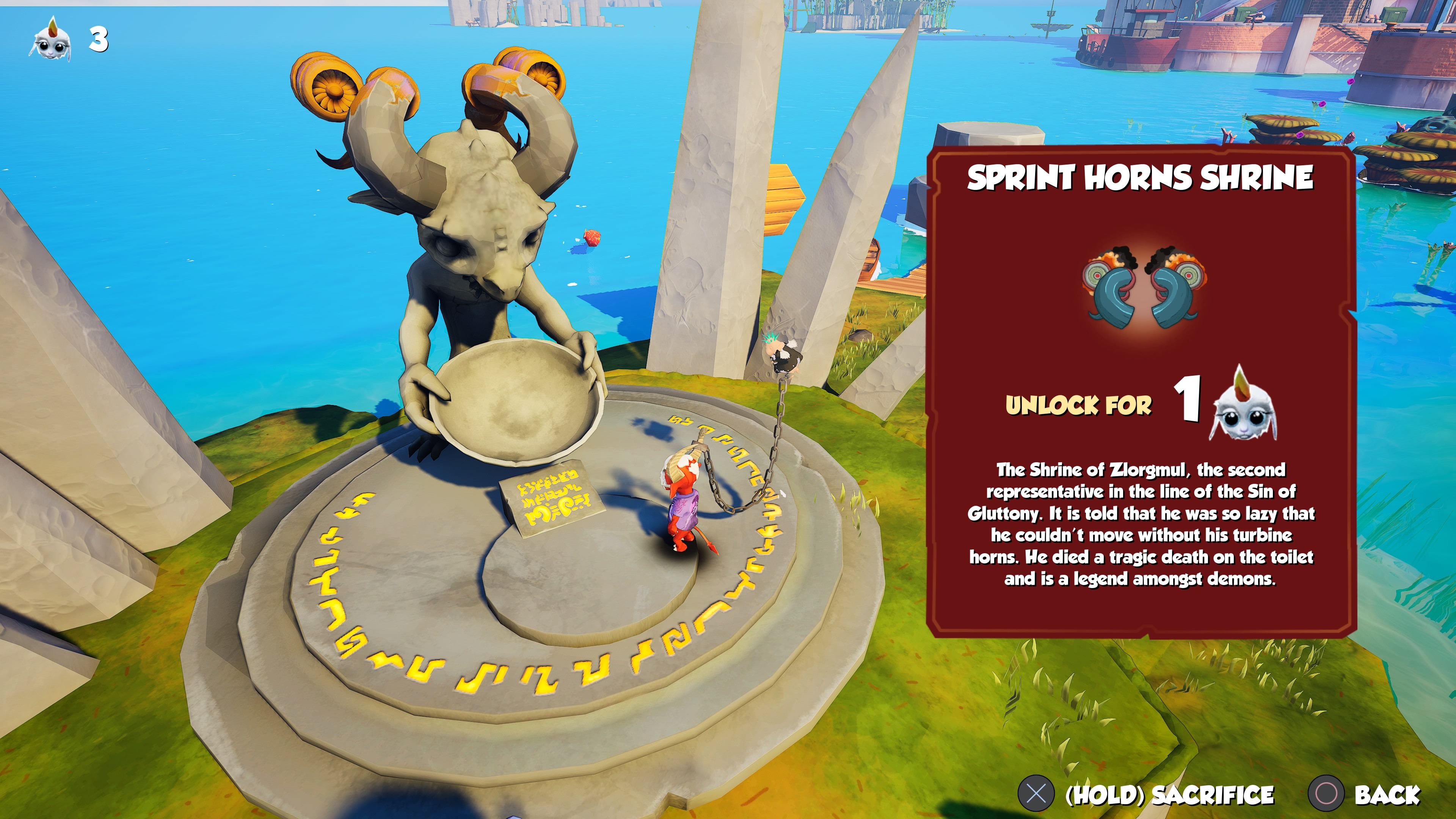Select the Sprint Horns reward icon
The width and height of the screenshot is (1456, 819).
(1143, 288)
